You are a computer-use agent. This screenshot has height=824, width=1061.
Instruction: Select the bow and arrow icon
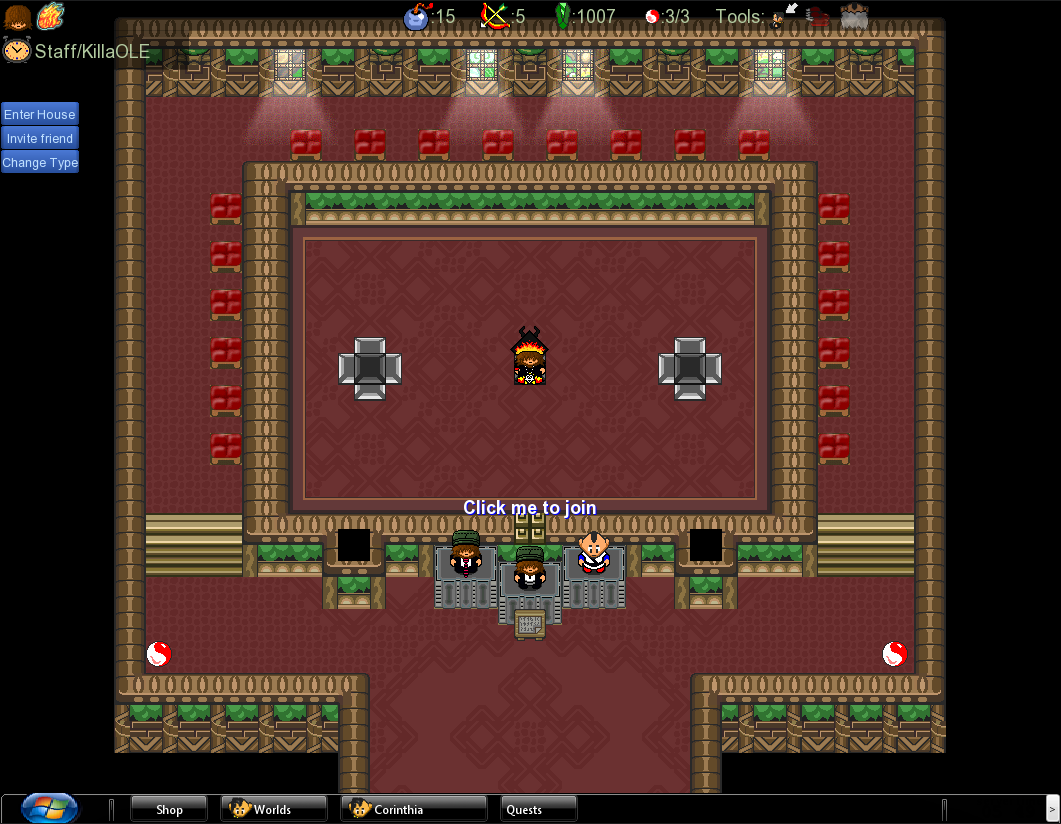coord(495,16)
